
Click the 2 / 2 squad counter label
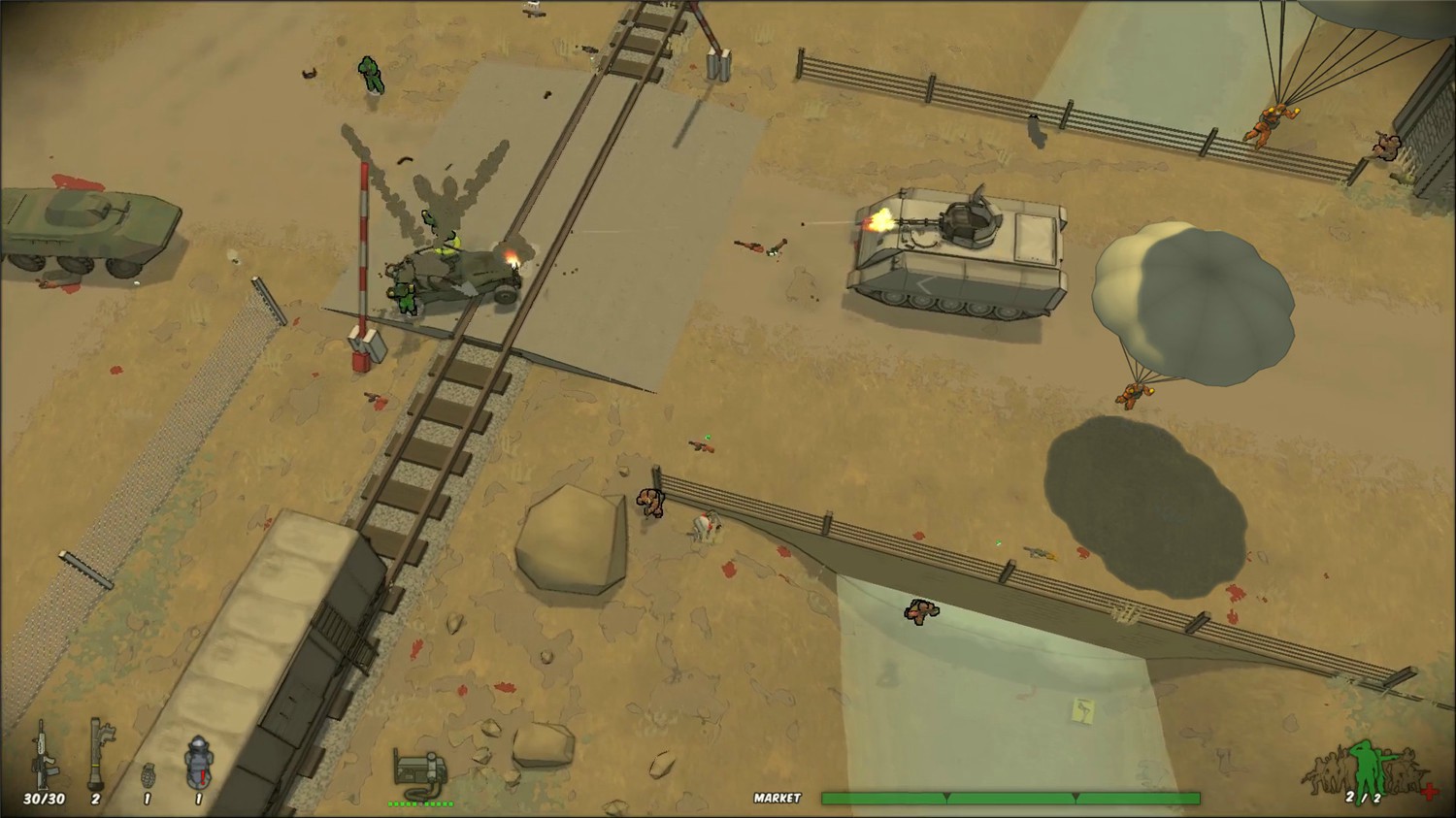coord(1365,798)
